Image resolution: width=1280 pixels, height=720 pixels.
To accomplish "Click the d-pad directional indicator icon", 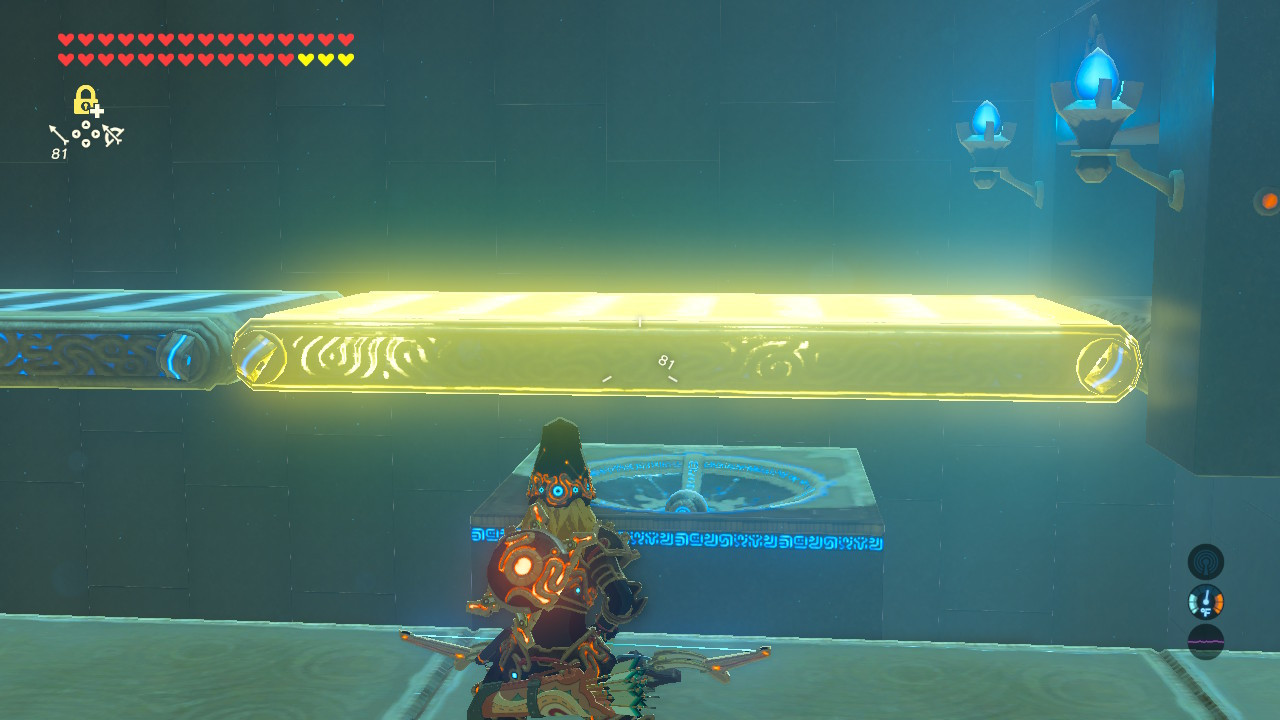I will tap(86, 133).
